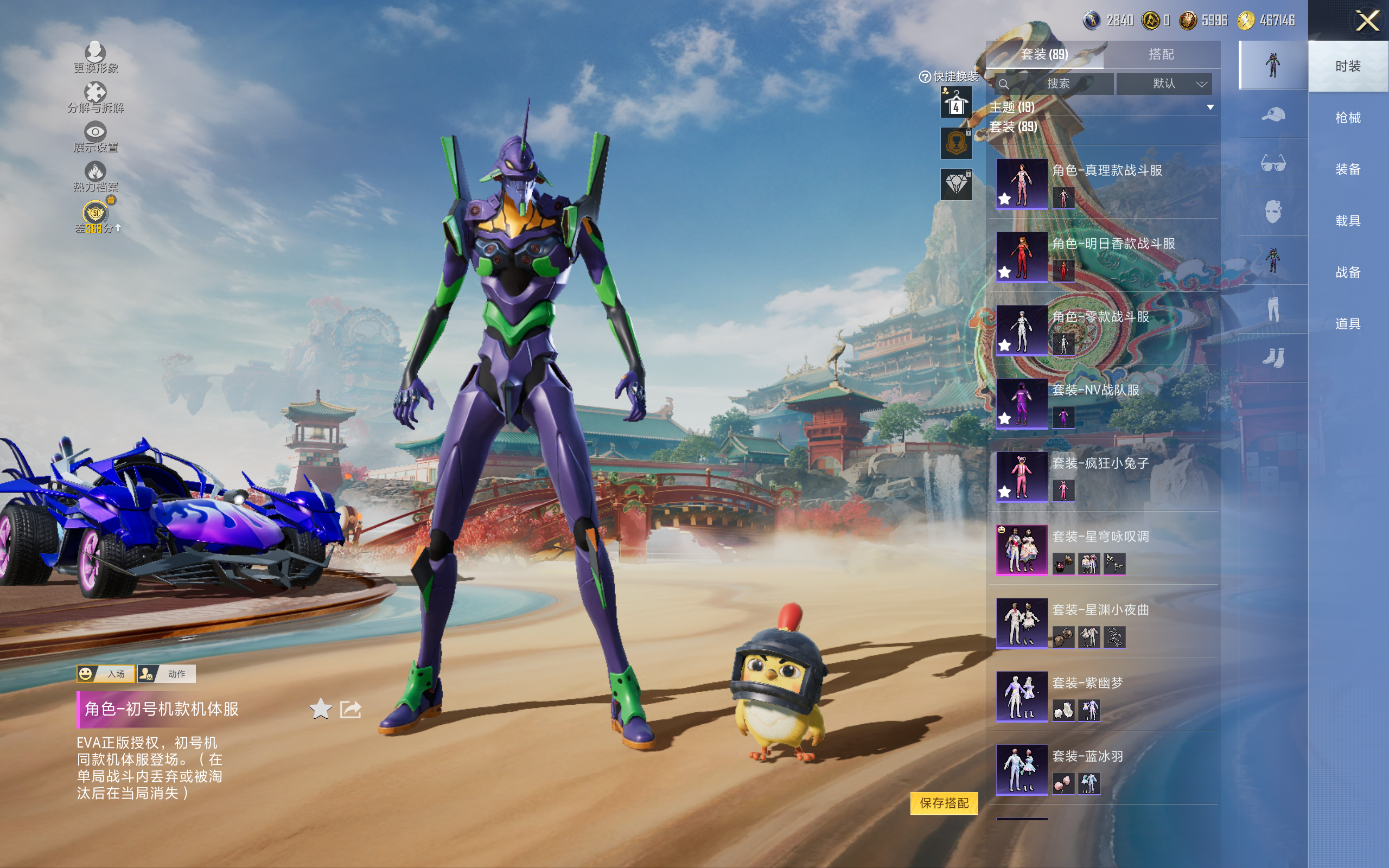The height and width of the screenshot is (868, 1389).
Task: Switch to the 搭配 outfit tab
Action: click(x=1161, y=55)
